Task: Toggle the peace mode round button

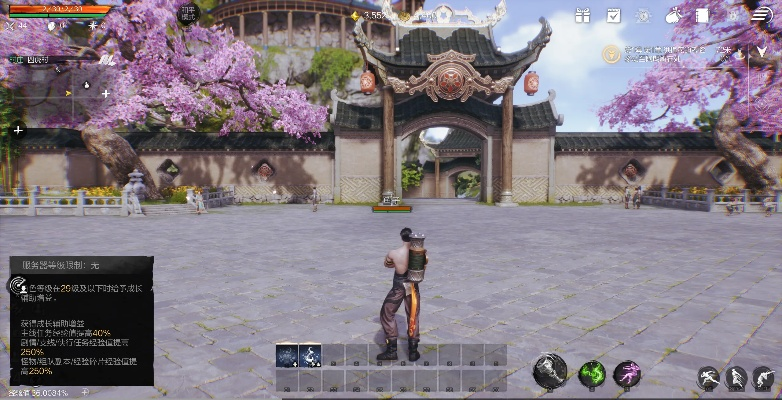Action: coord(189,13)
